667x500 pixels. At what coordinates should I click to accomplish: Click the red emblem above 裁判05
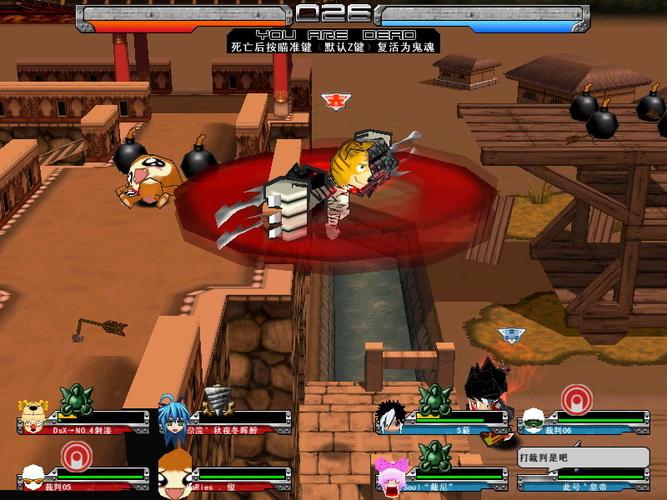[76, 456]
